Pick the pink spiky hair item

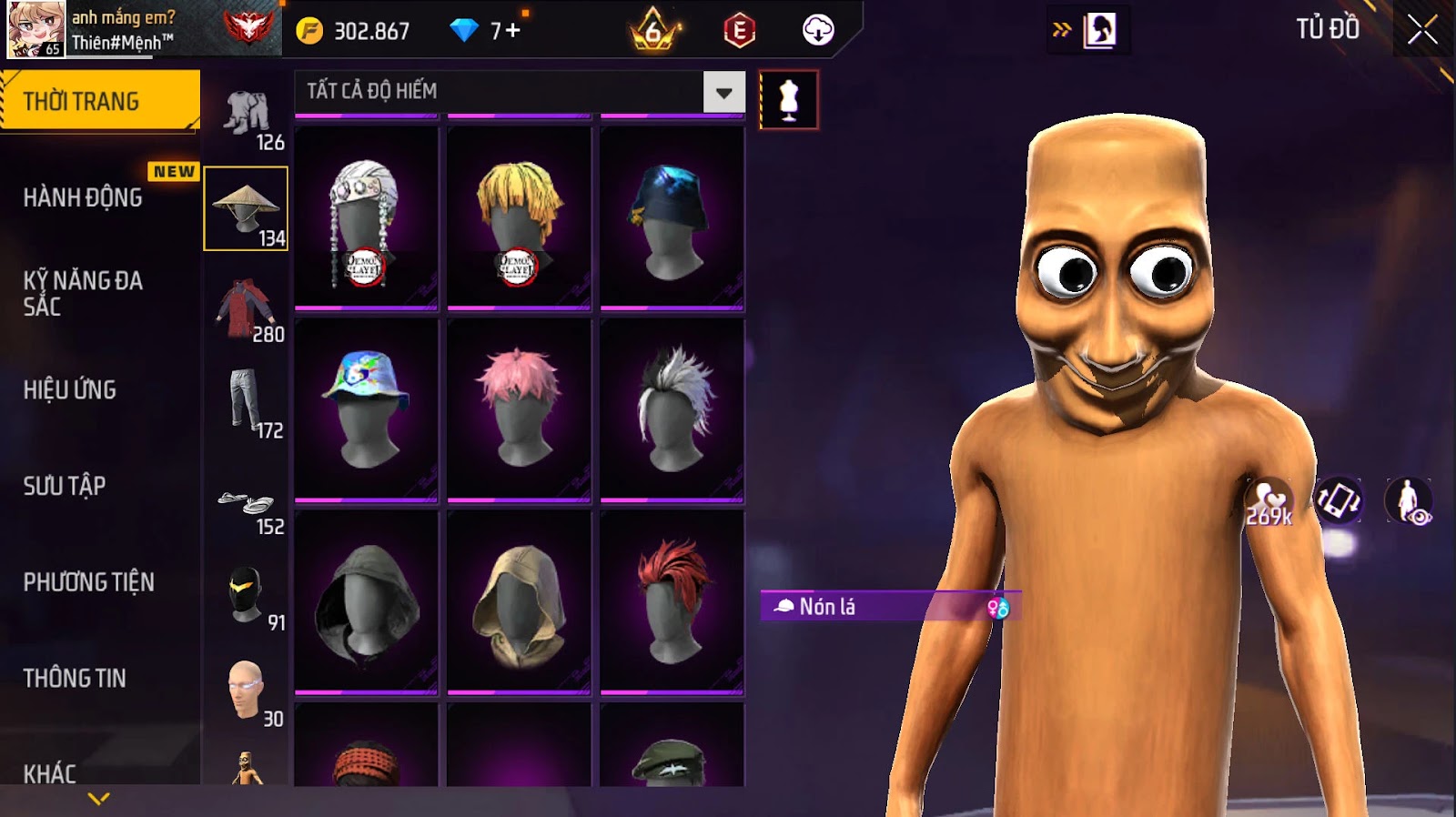[519, 408]
